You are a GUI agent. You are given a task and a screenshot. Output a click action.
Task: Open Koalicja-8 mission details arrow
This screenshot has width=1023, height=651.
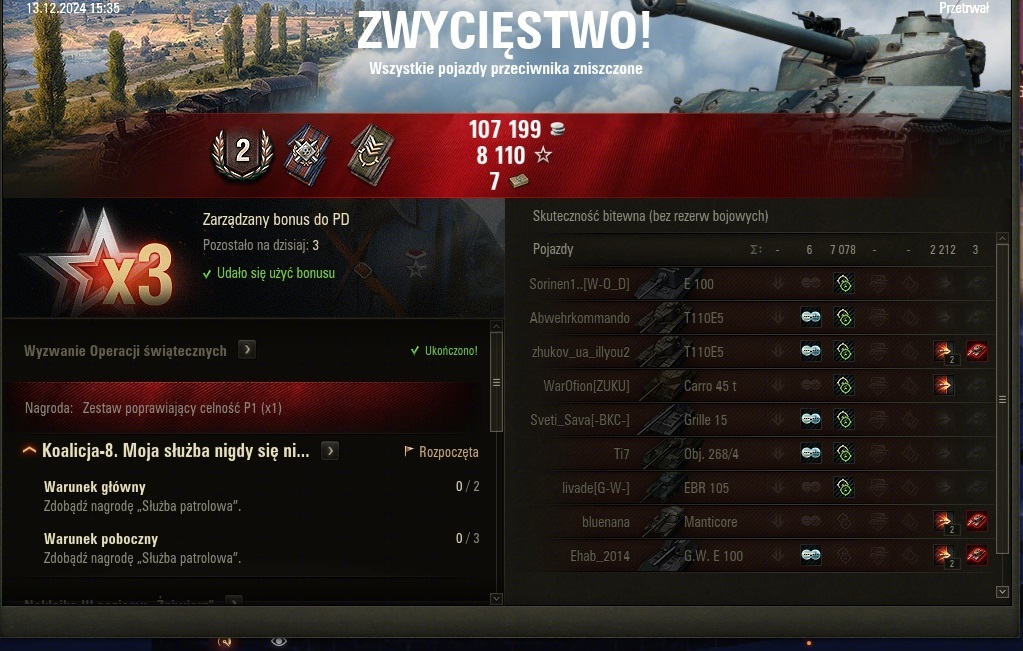(x=330, y=451)
